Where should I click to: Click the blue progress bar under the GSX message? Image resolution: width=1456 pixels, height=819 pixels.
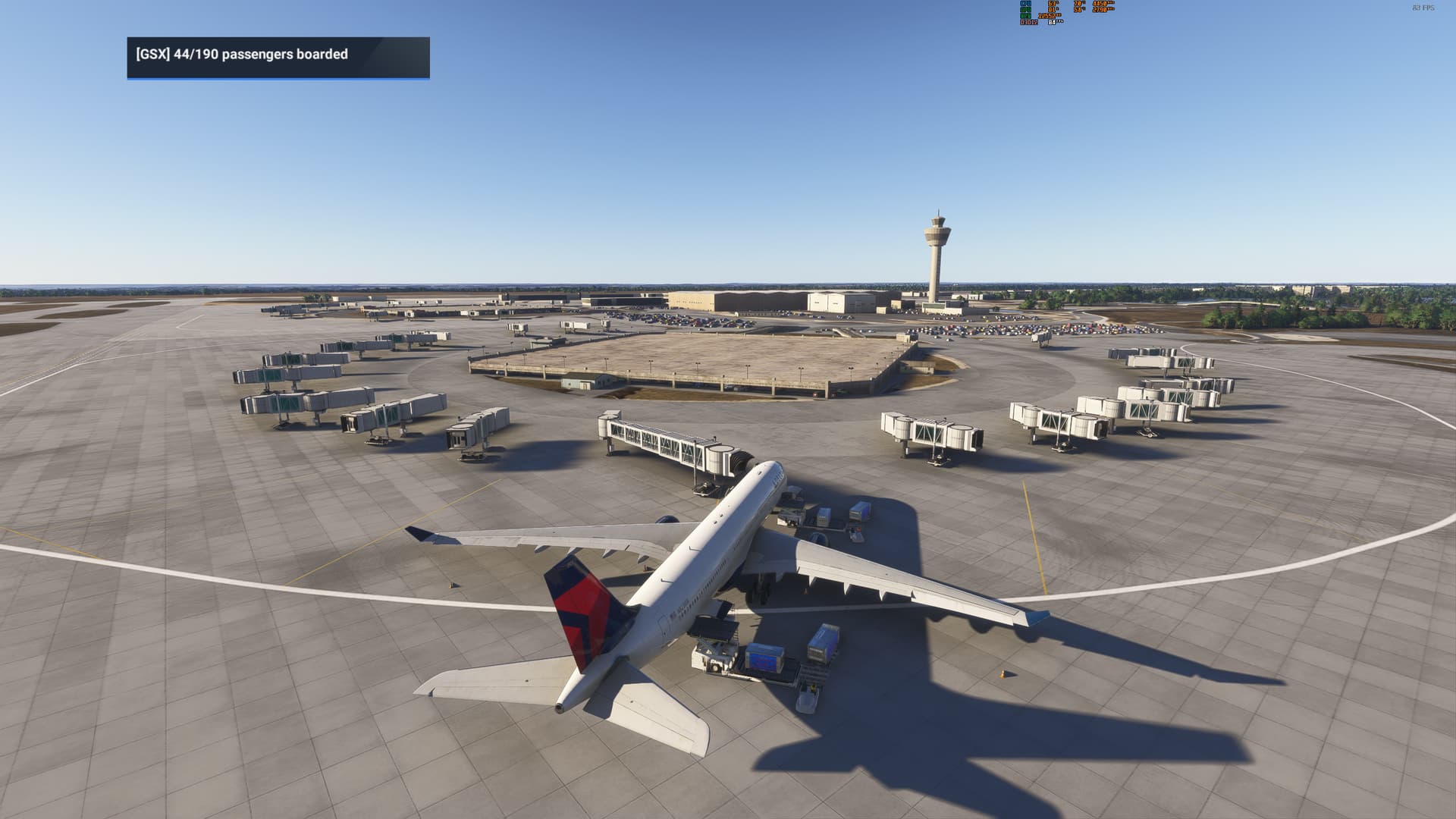(277, 80)
